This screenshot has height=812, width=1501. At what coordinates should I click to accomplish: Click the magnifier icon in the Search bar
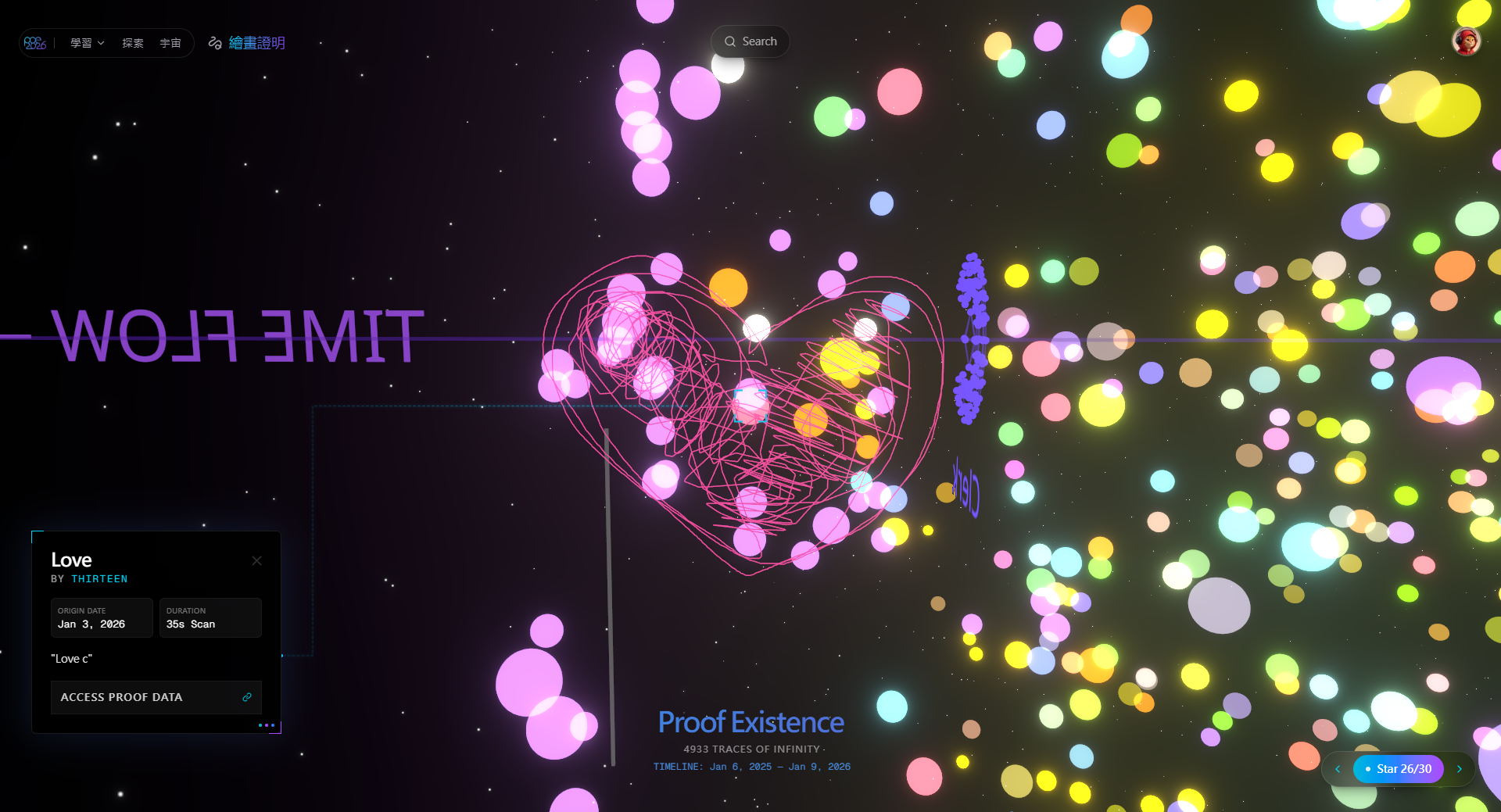click(x=729, y=41)
